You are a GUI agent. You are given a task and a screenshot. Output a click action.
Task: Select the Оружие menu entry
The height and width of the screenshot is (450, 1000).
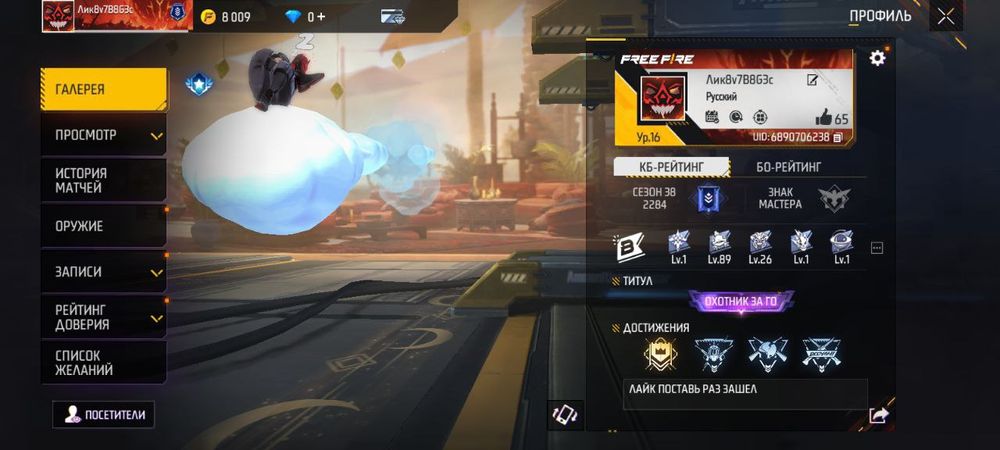point(103,226)
